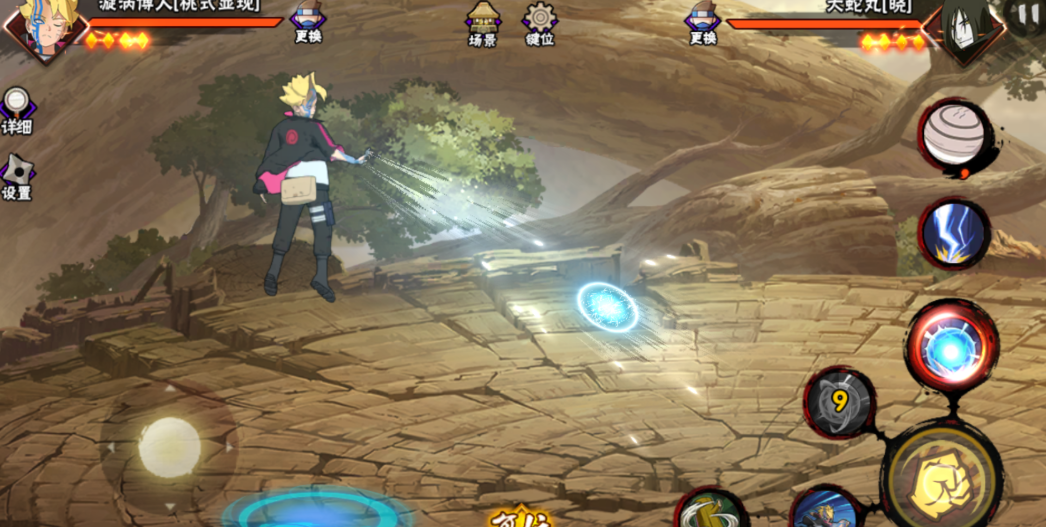This screenshot has height=527, width=1046.
Task: Activate the blue summon skill beside the fist
Action: coord(825,508)
